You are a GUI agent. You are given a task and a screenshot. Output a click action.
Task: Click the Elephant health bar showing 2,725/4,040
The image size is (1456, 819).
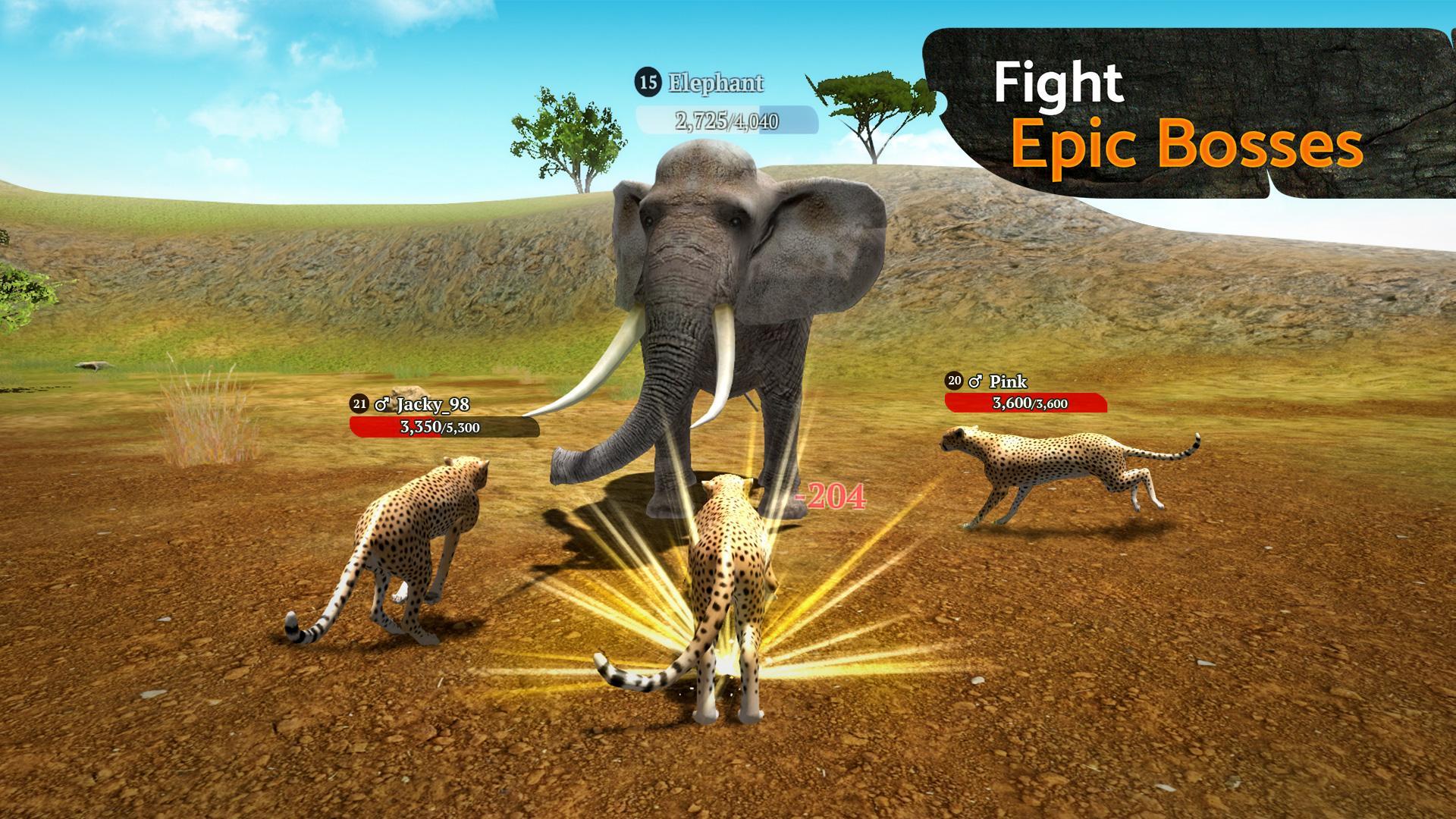724,119
